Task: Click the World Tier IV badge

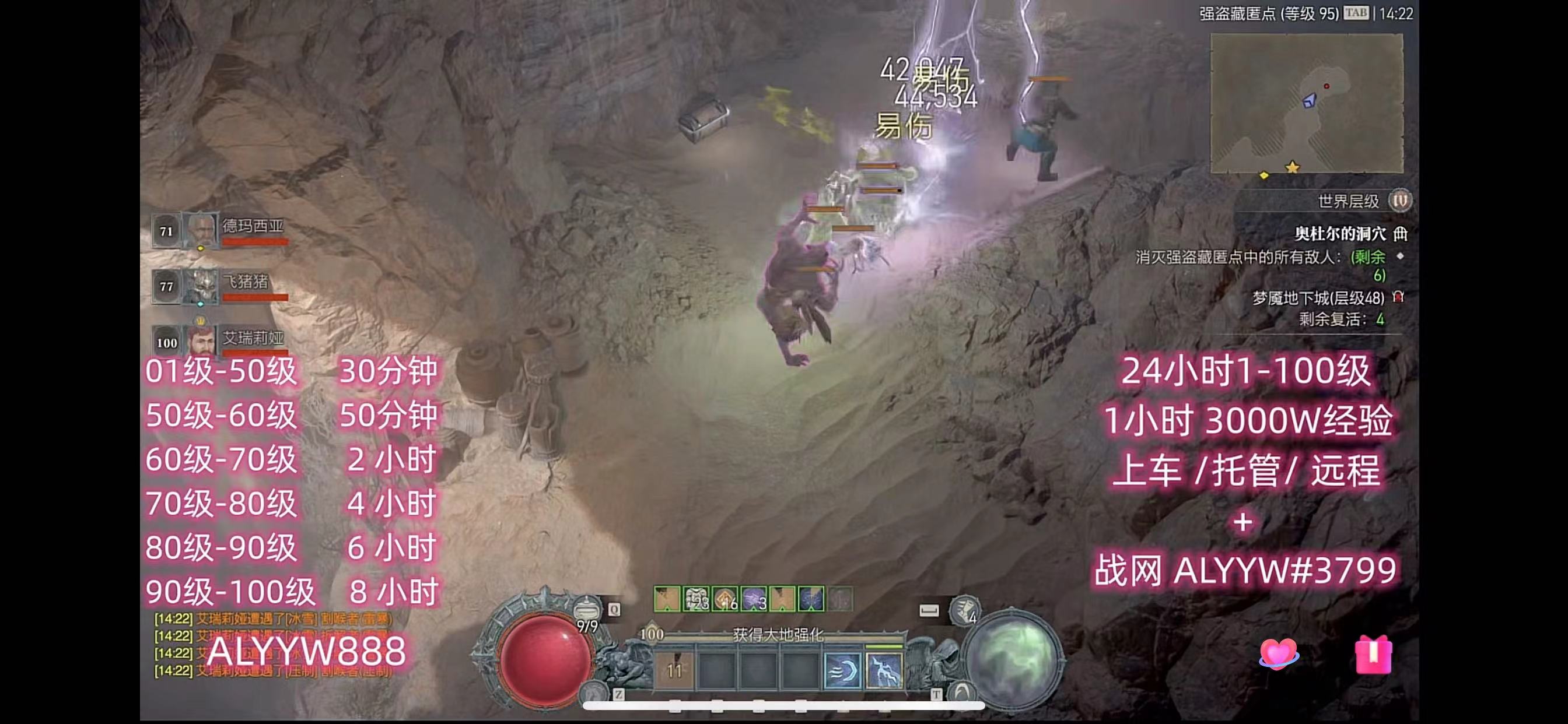Action: [1399, 200]
